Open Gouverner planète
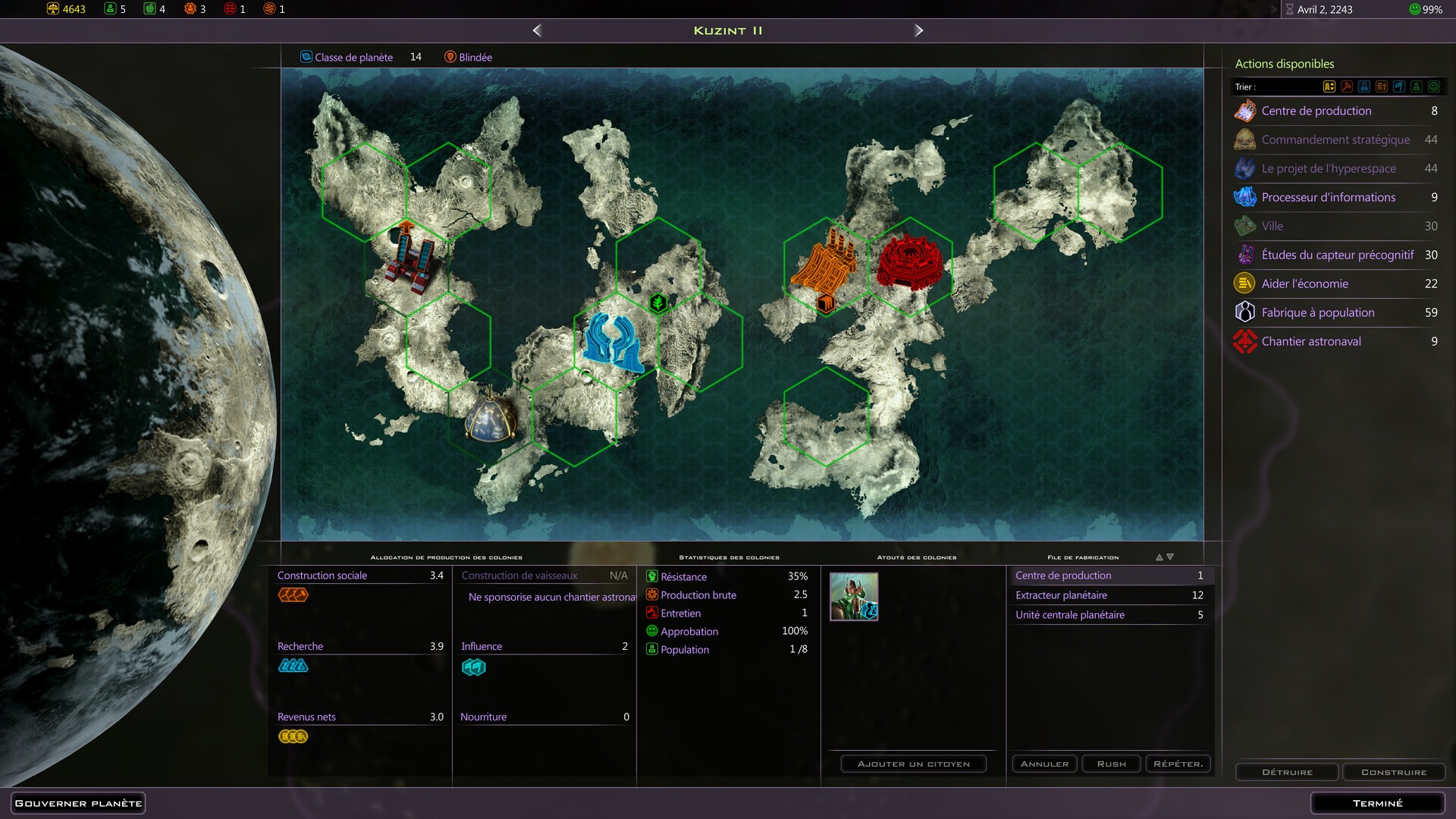1456x819 pixels. [78, 803]
